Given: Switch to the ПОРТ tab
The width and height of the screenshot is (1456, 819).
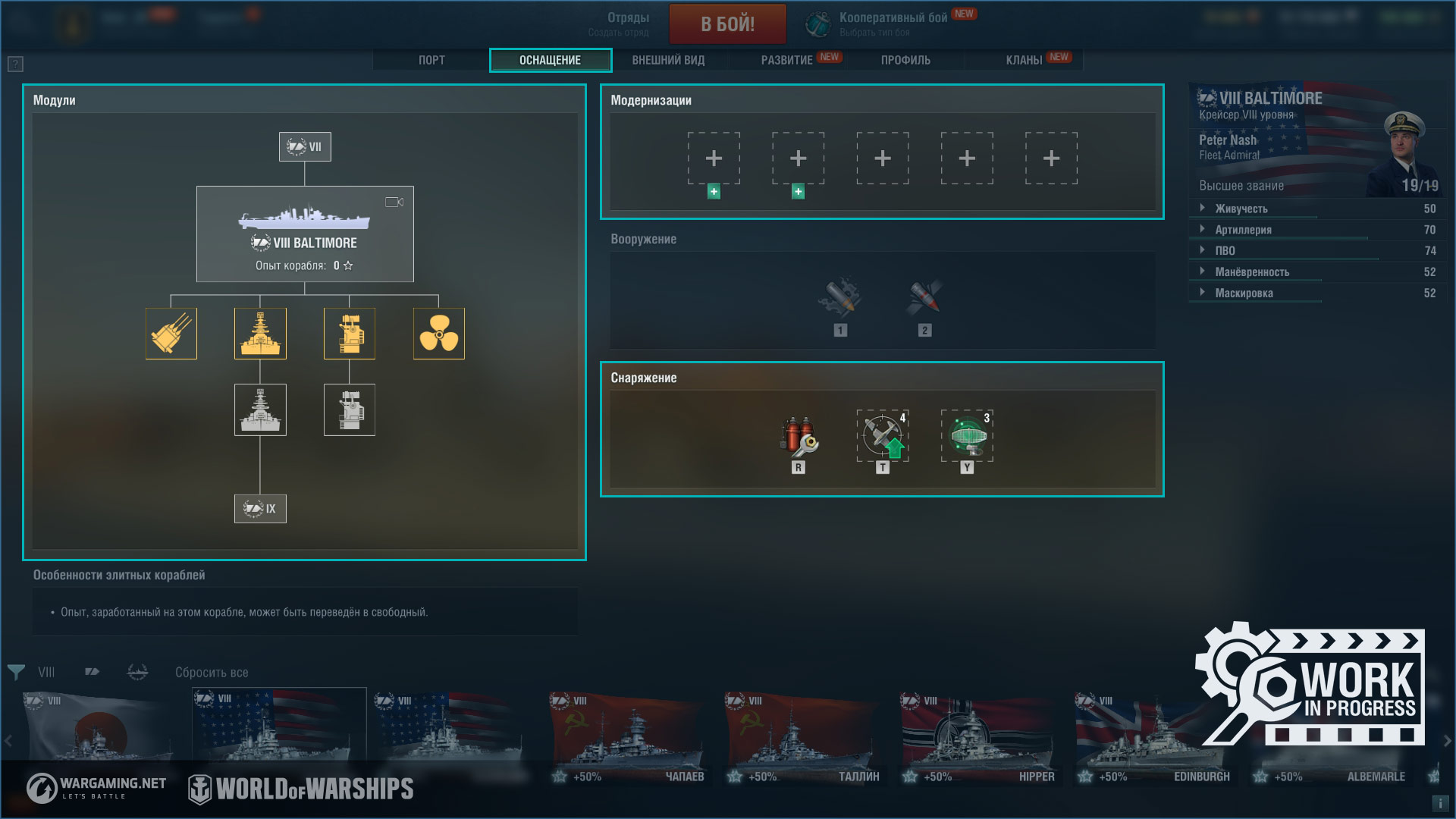Looking at the screenshot, I should 431,60.
